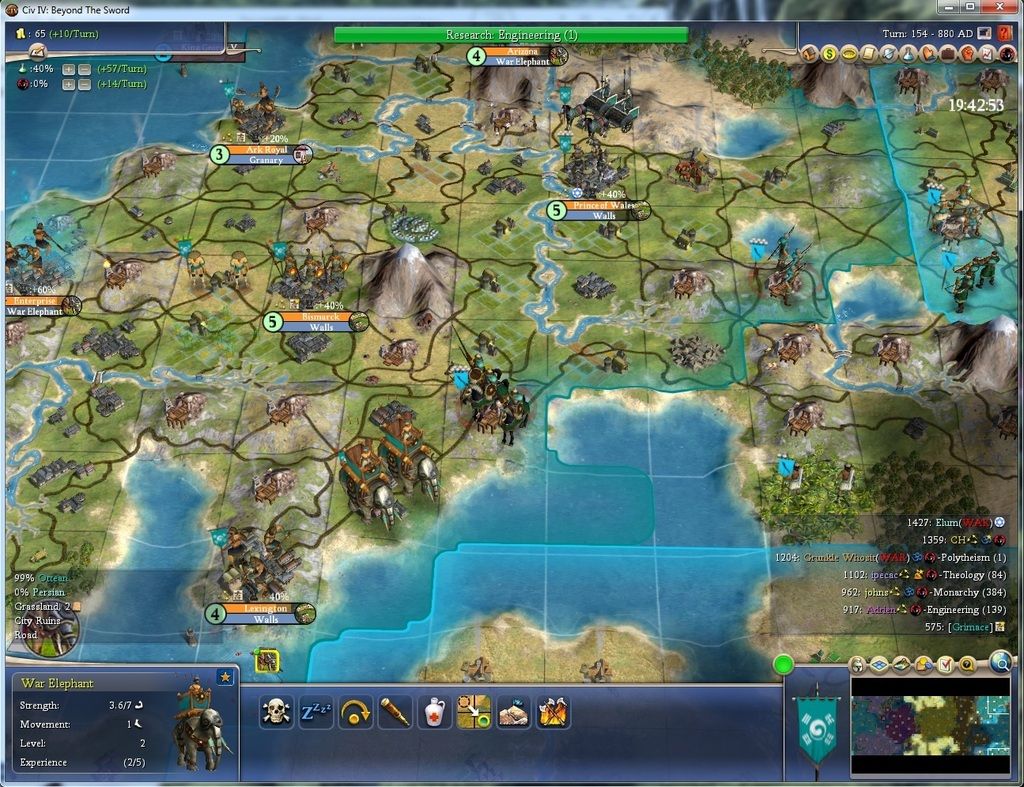Increase the research rate with plus

pyautogui.click(x=68, y=69)
